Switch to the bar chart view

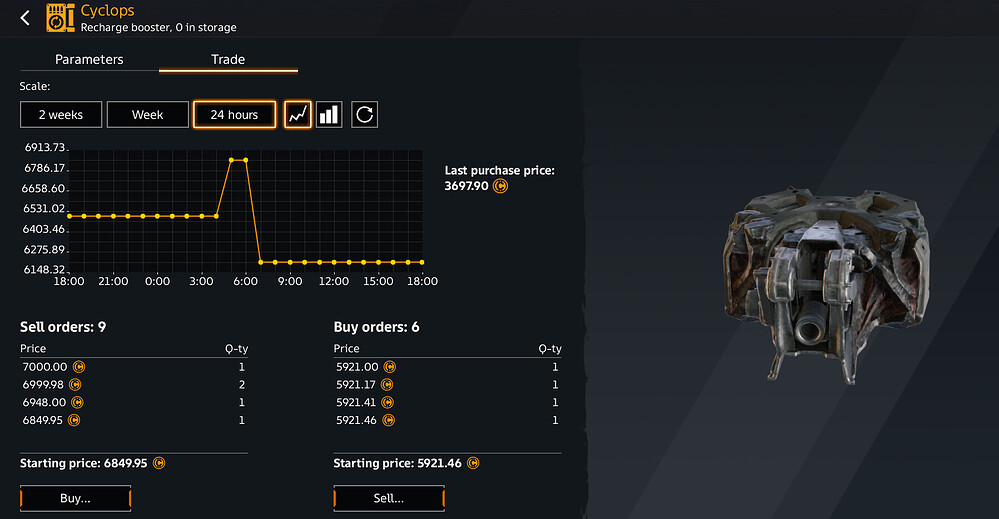pos(329,115)
